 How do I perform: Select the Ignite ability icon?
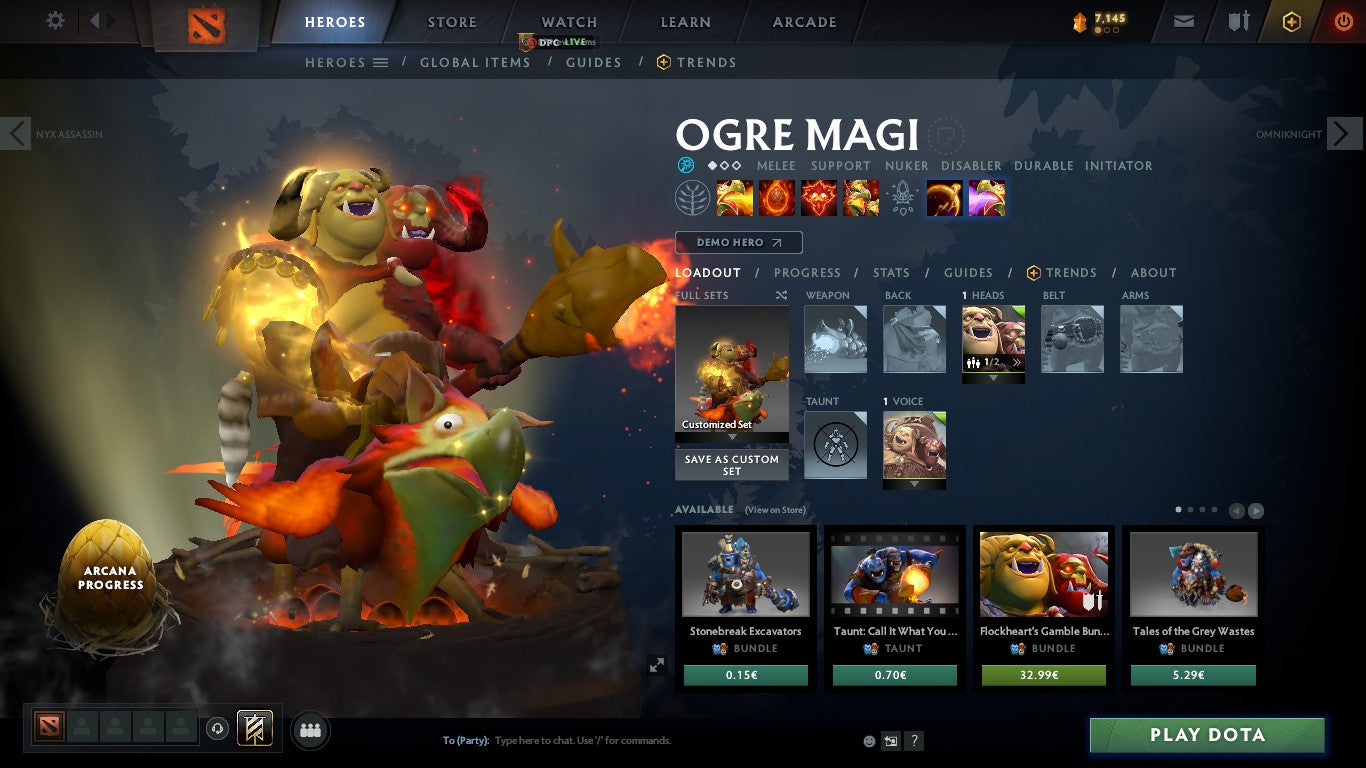click(777, 197)
